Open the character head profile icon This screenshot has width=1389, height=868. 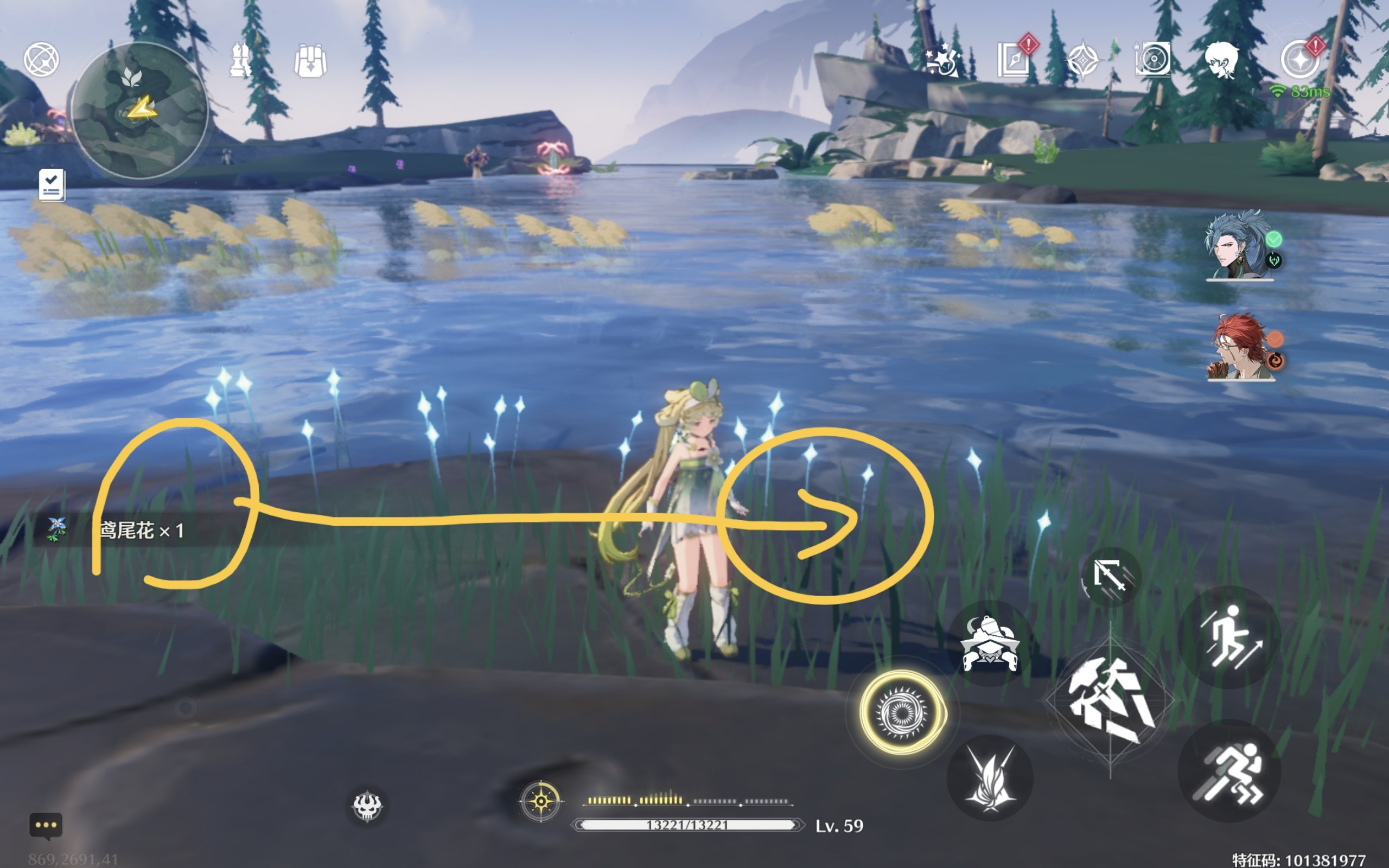click(1222, 60)
